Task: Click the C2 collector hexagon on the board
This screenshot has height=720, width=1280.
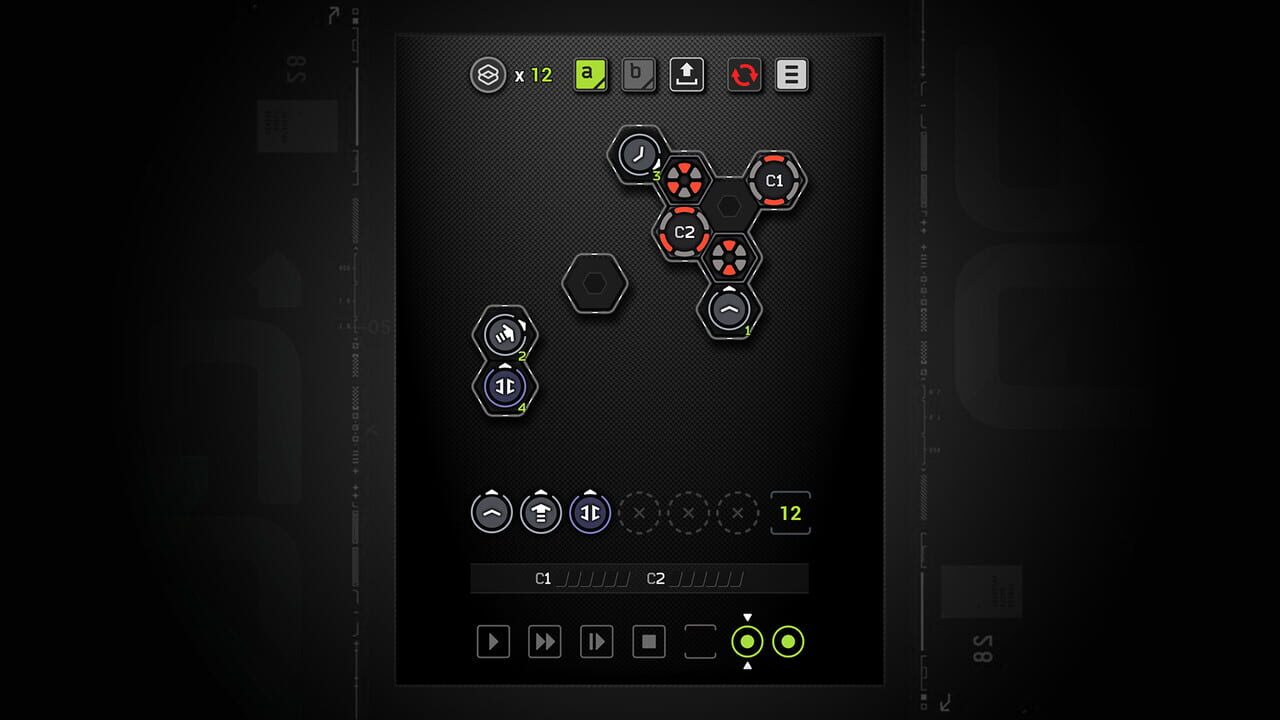Action: click(683, 232)
